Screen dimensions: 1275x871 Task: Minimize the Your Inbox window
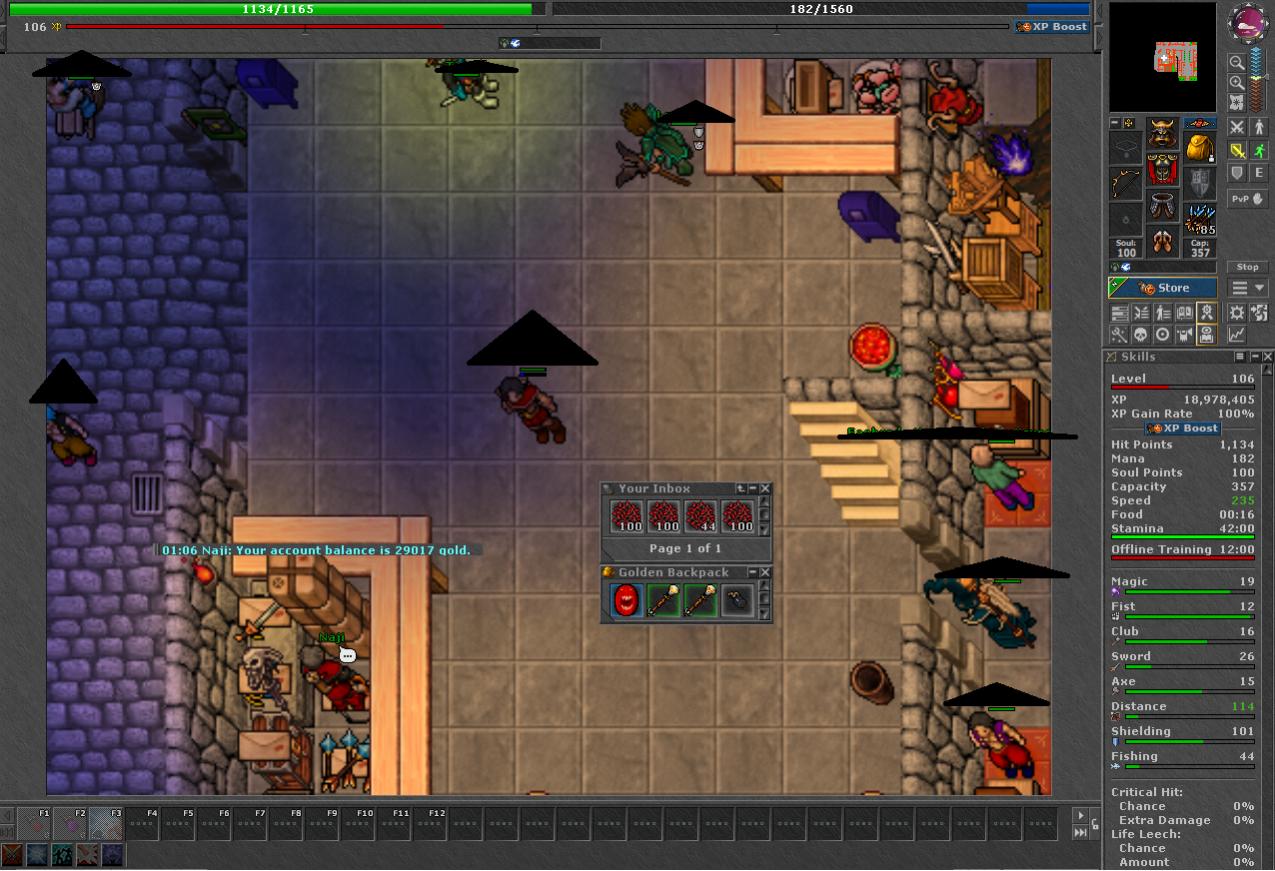[x=753, y=489]
